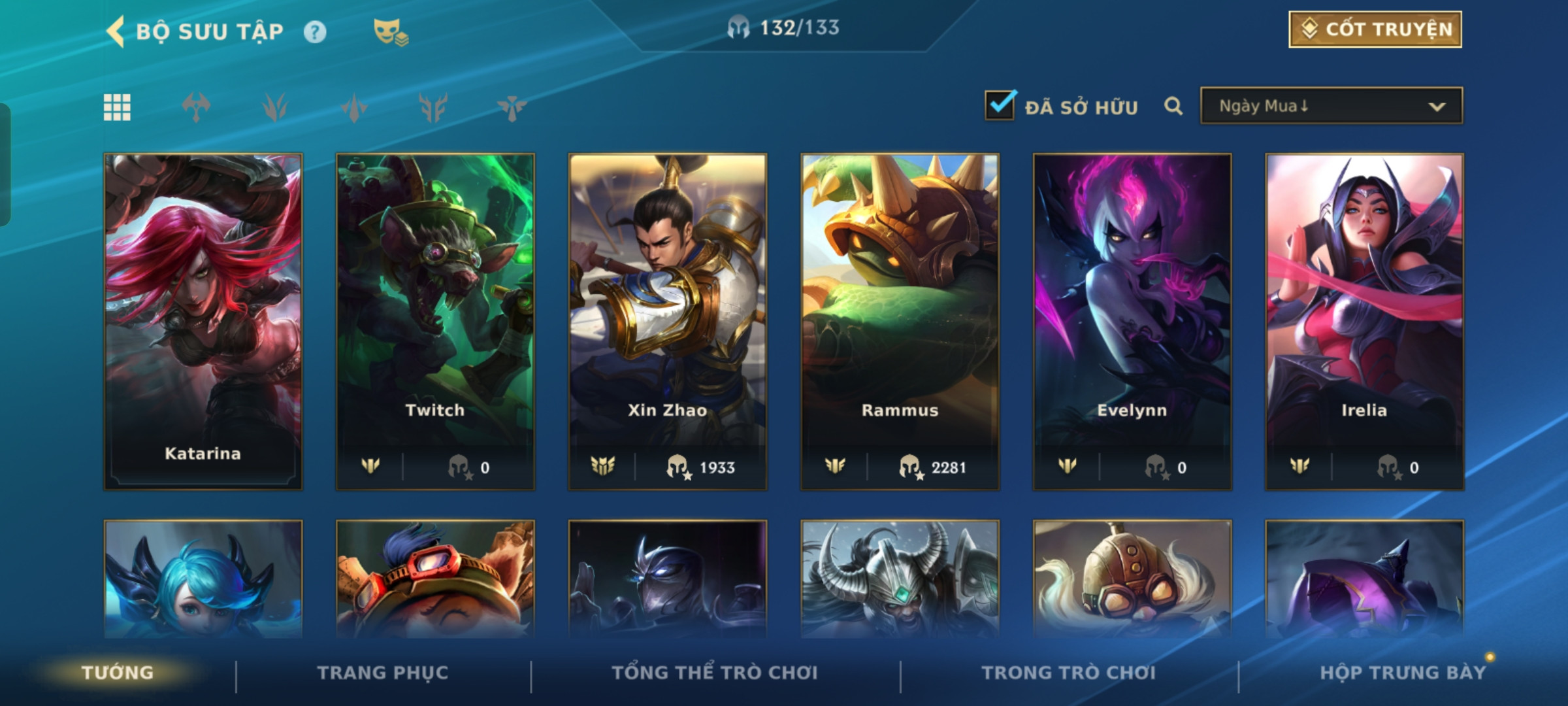Pick the Evelynn champion card
Image resolution: width=1568 pixels, height=706 pixels.
click(1132, 320)
